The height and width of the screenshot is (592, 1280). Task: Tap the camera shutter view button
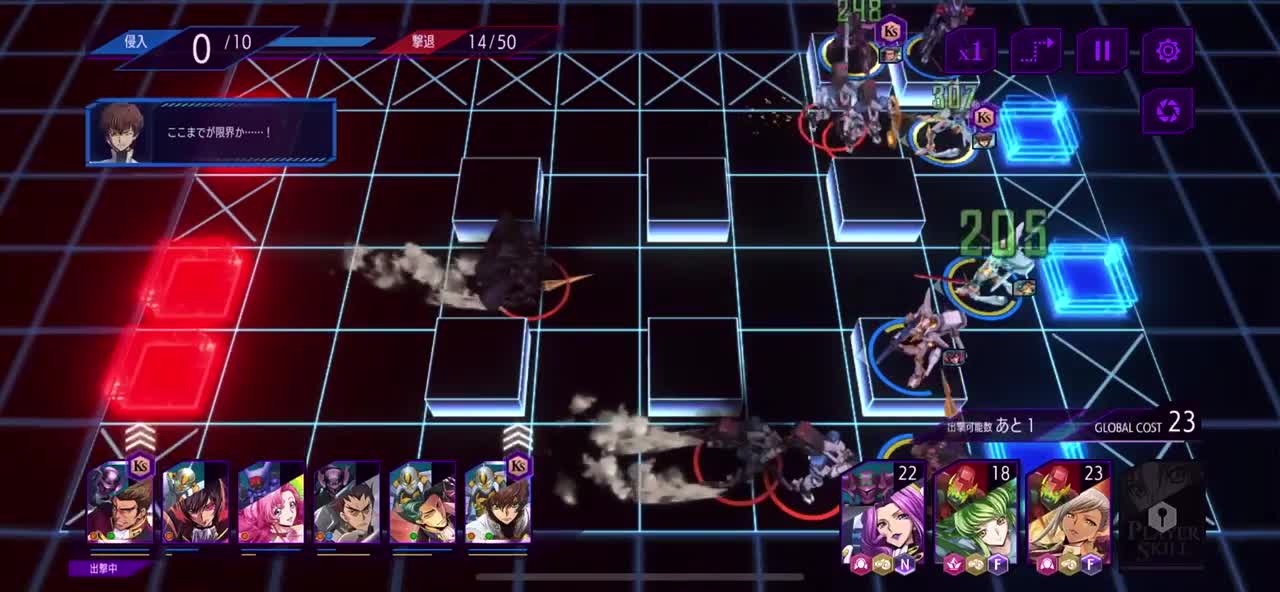point(1168,110)
